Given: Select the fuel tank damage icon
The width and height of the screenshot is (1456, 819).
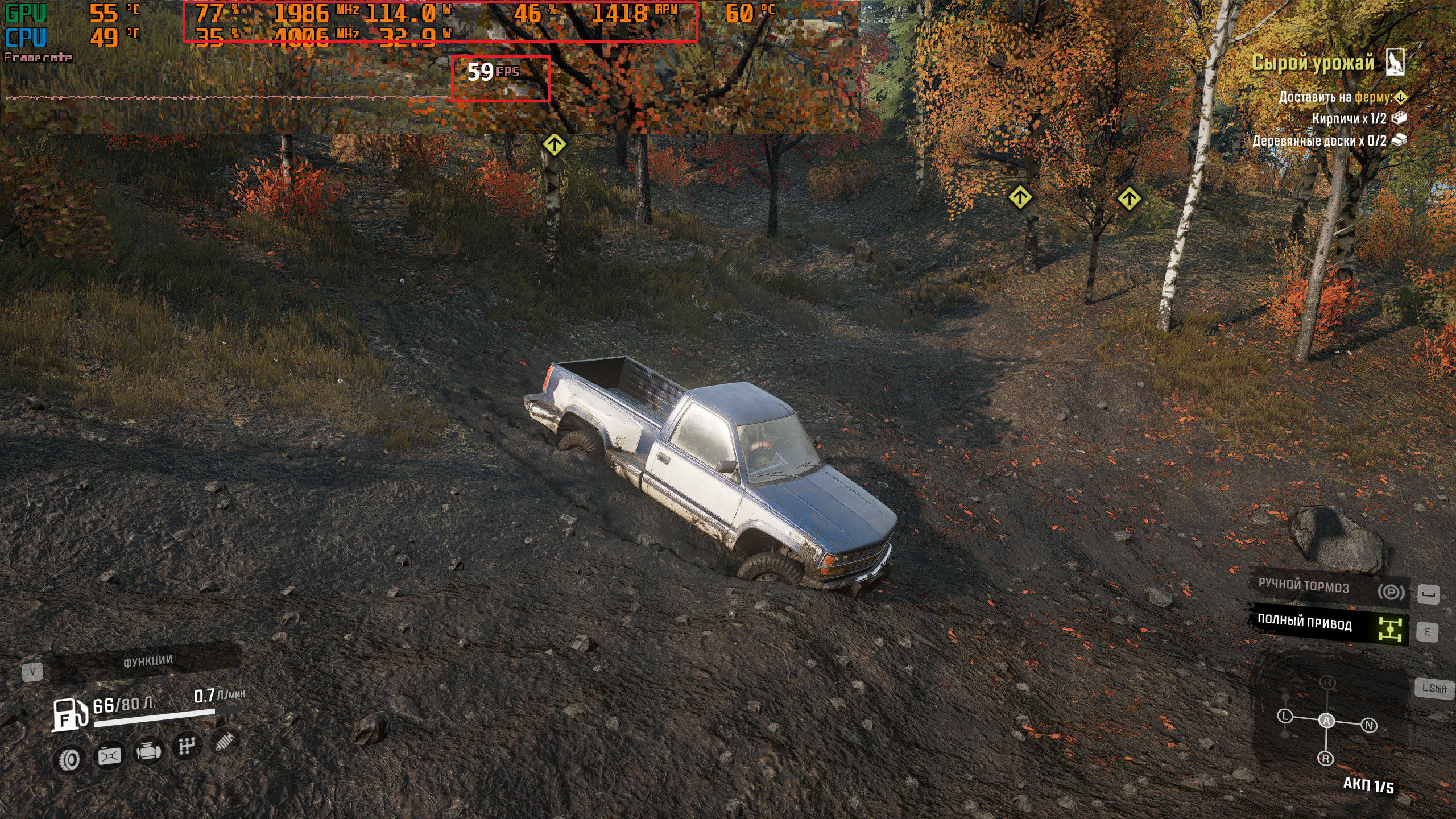Looking at the screenshot, I should [x=109, y=756].
